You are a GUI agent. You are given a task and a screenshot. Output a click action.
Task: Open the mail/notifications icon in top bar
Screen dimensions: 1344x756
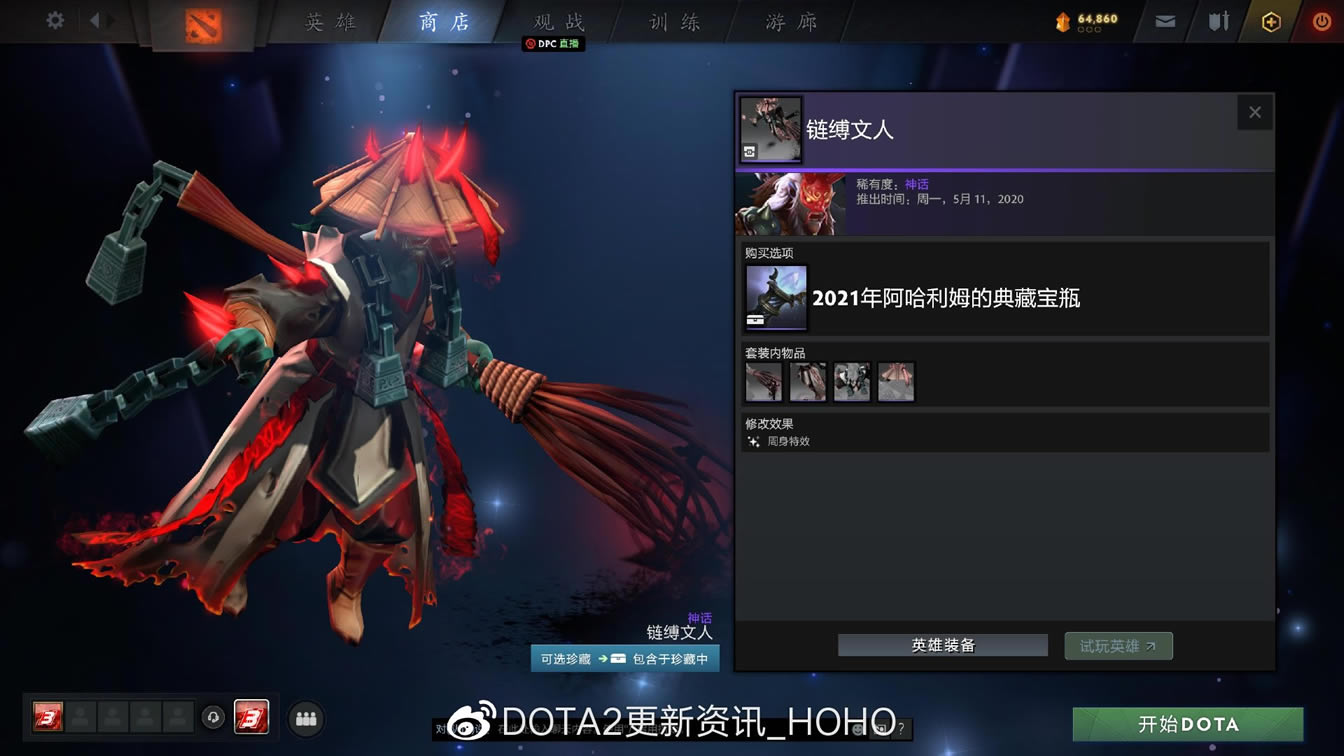point(1164,19)
